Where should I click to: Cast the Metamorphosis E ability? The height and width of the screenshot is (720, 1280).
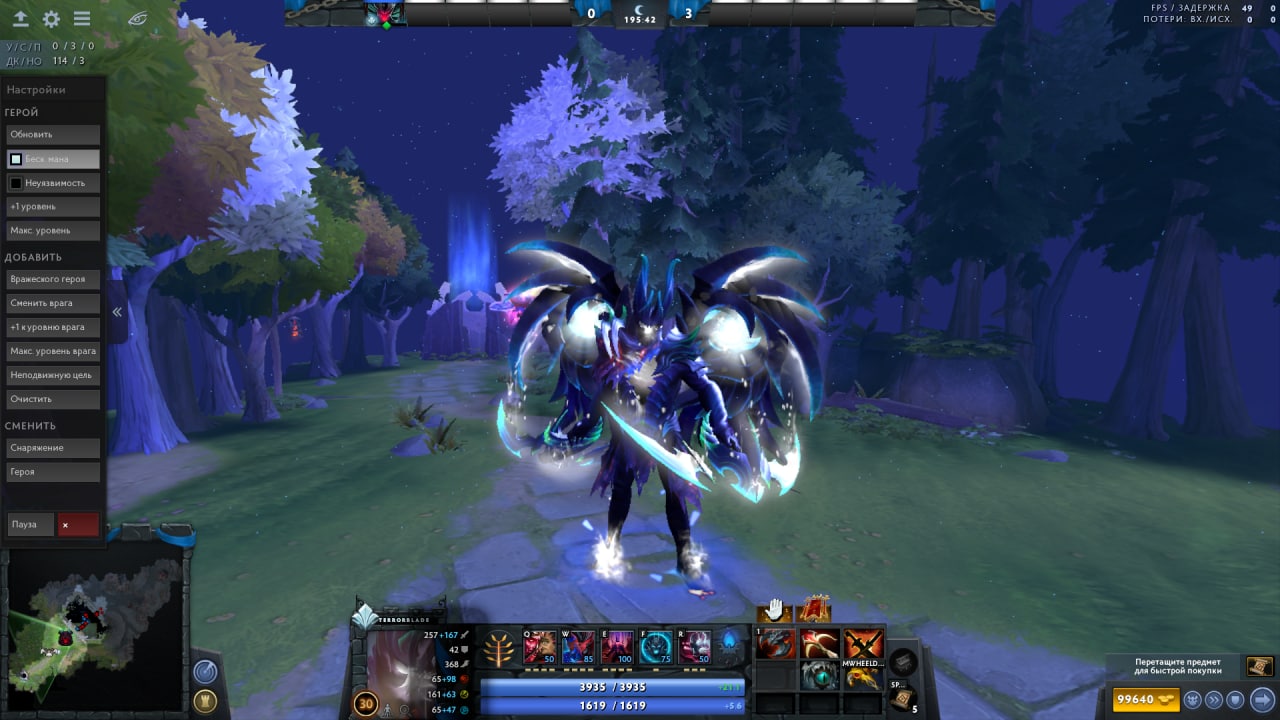(616, 647)
